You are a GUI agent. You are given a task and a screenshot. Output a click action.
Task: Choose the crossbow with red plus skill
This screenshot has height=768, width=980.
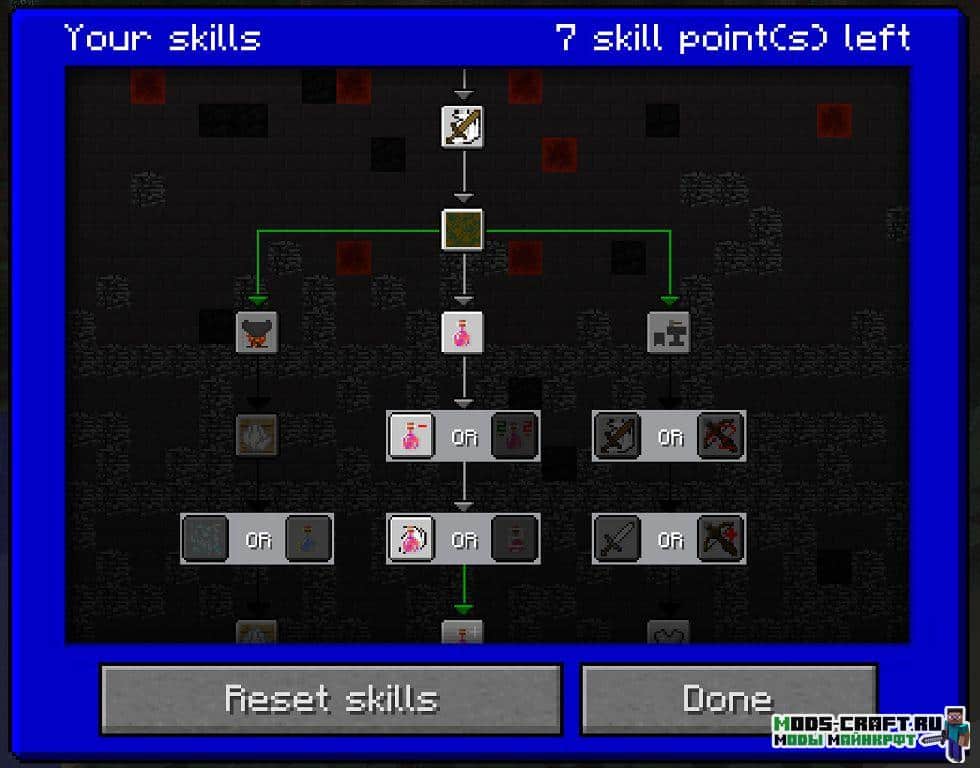pos(720,539)
